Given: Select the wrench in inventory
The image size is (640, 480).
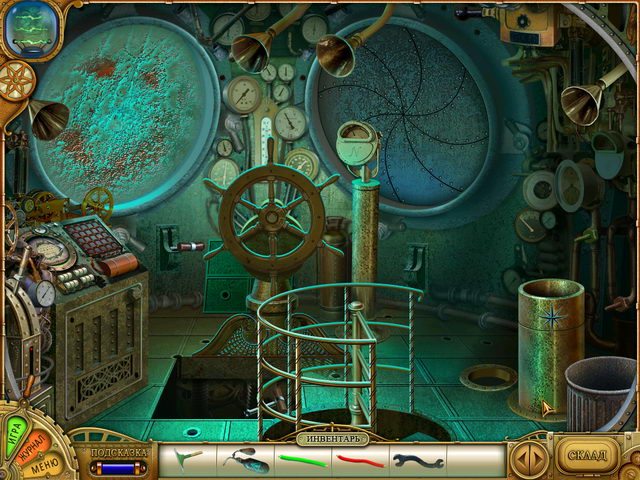Looking at the screenshot, I should 418,461.
